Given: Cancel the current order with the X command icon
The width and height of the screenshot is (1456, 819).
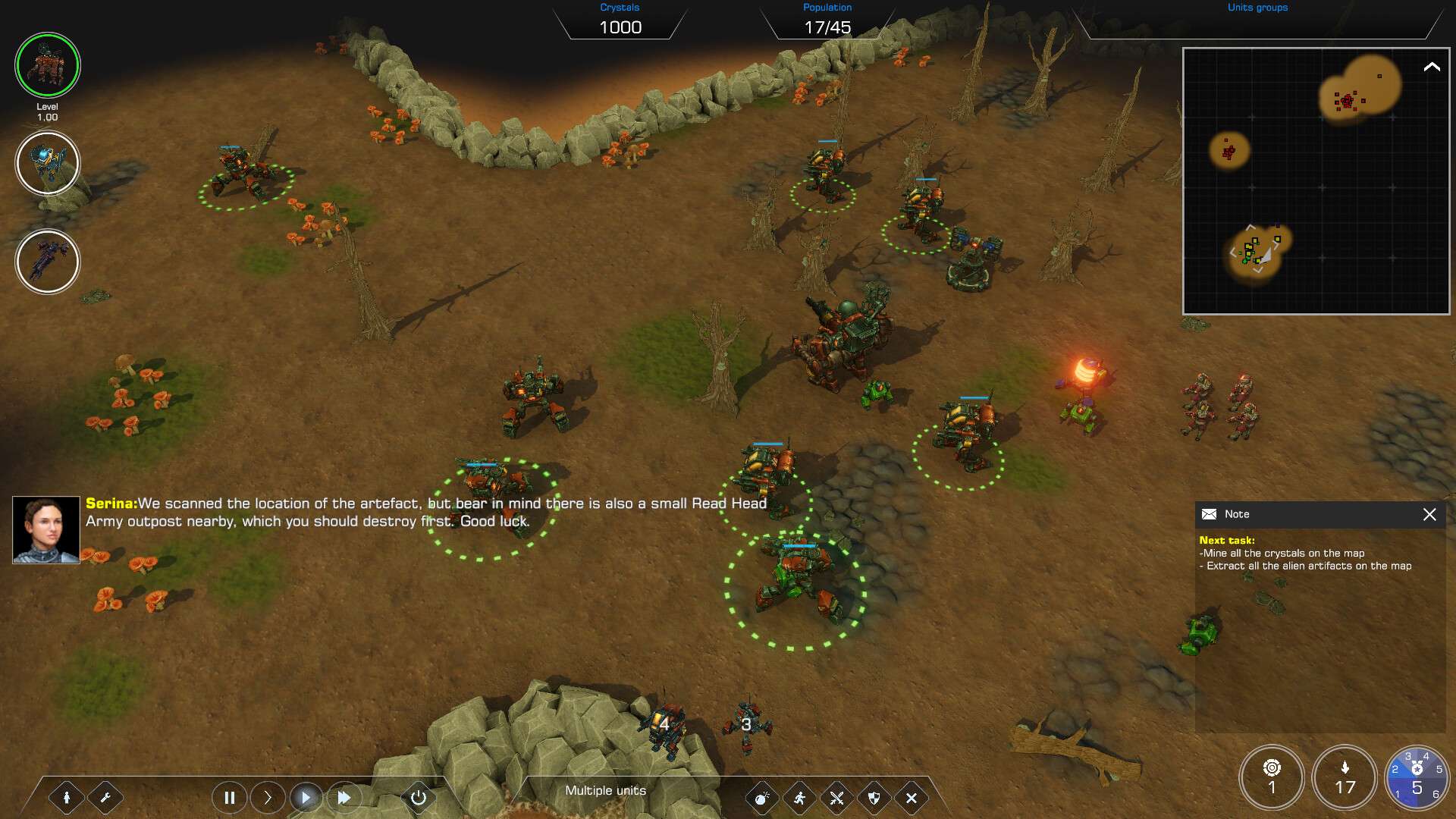Looking at the screenshot, I should [910, 798].
